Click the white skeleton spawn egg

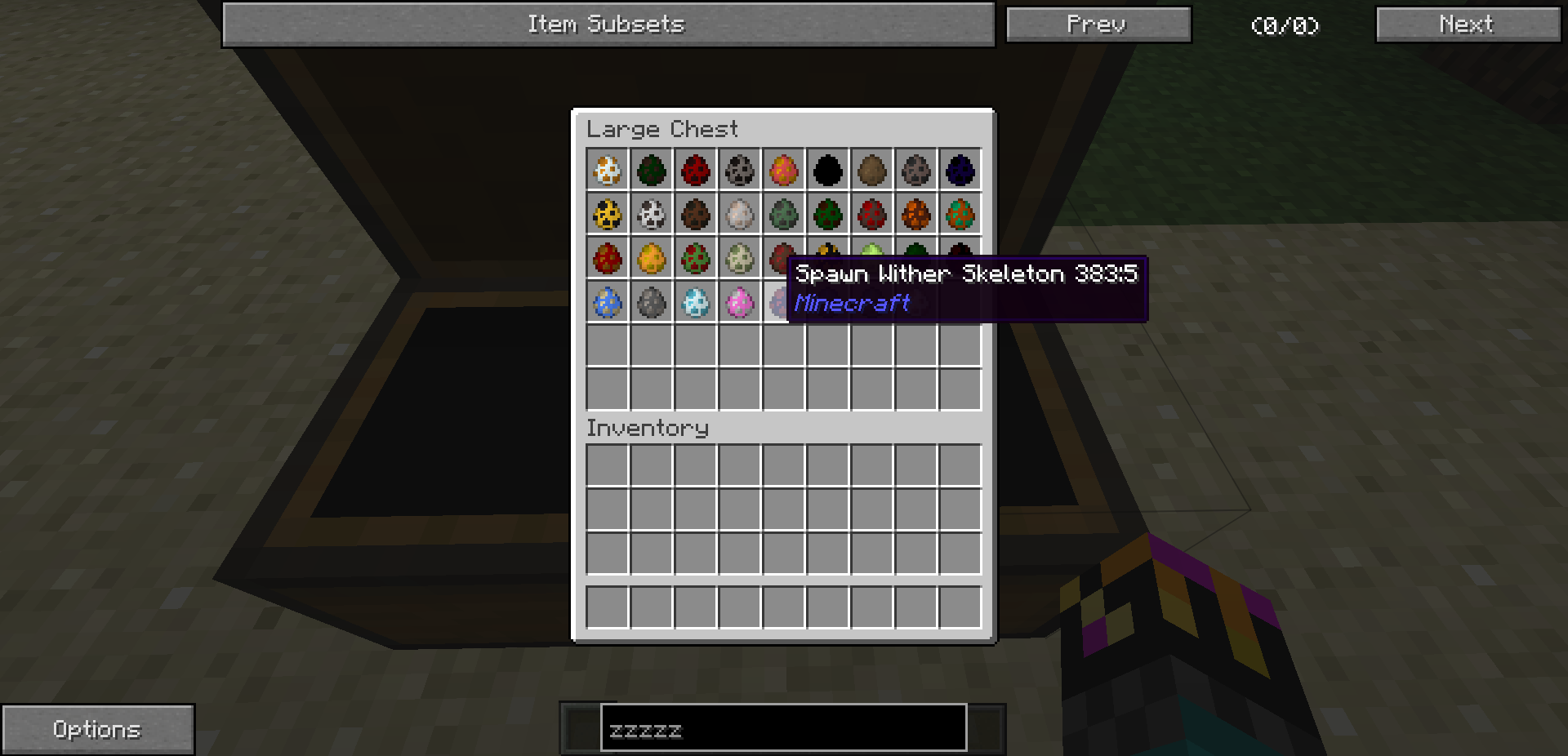click(x=651, y=214)
